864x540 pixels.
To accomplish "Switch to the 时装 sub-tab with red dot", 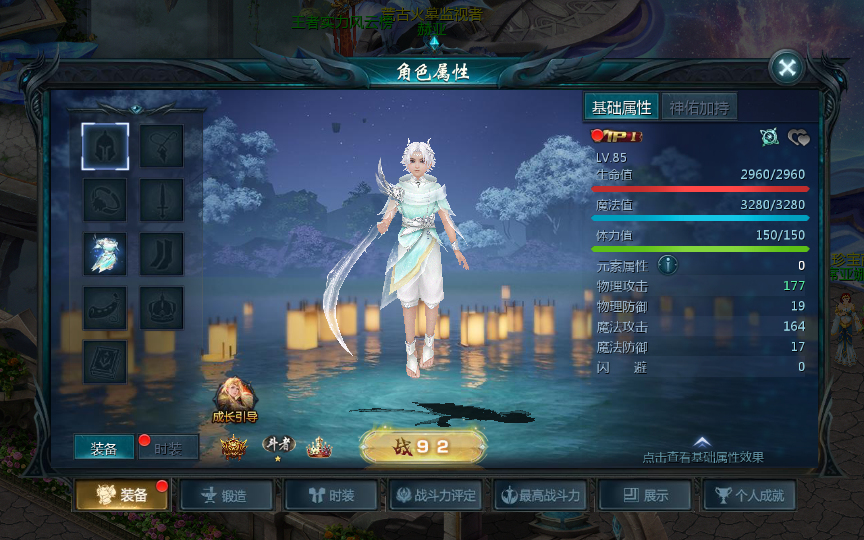I will click(167, 449).
